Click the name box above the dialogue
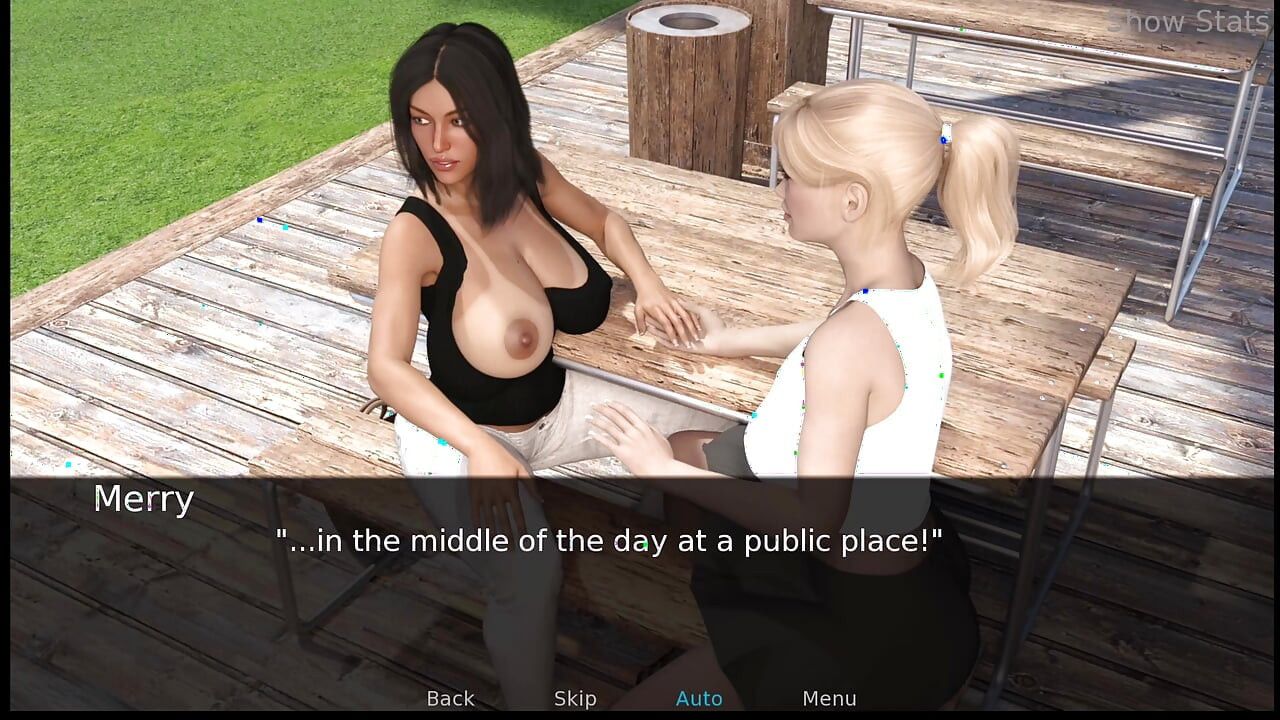This screenshot has height=720, width=1280. coord(142,499)
